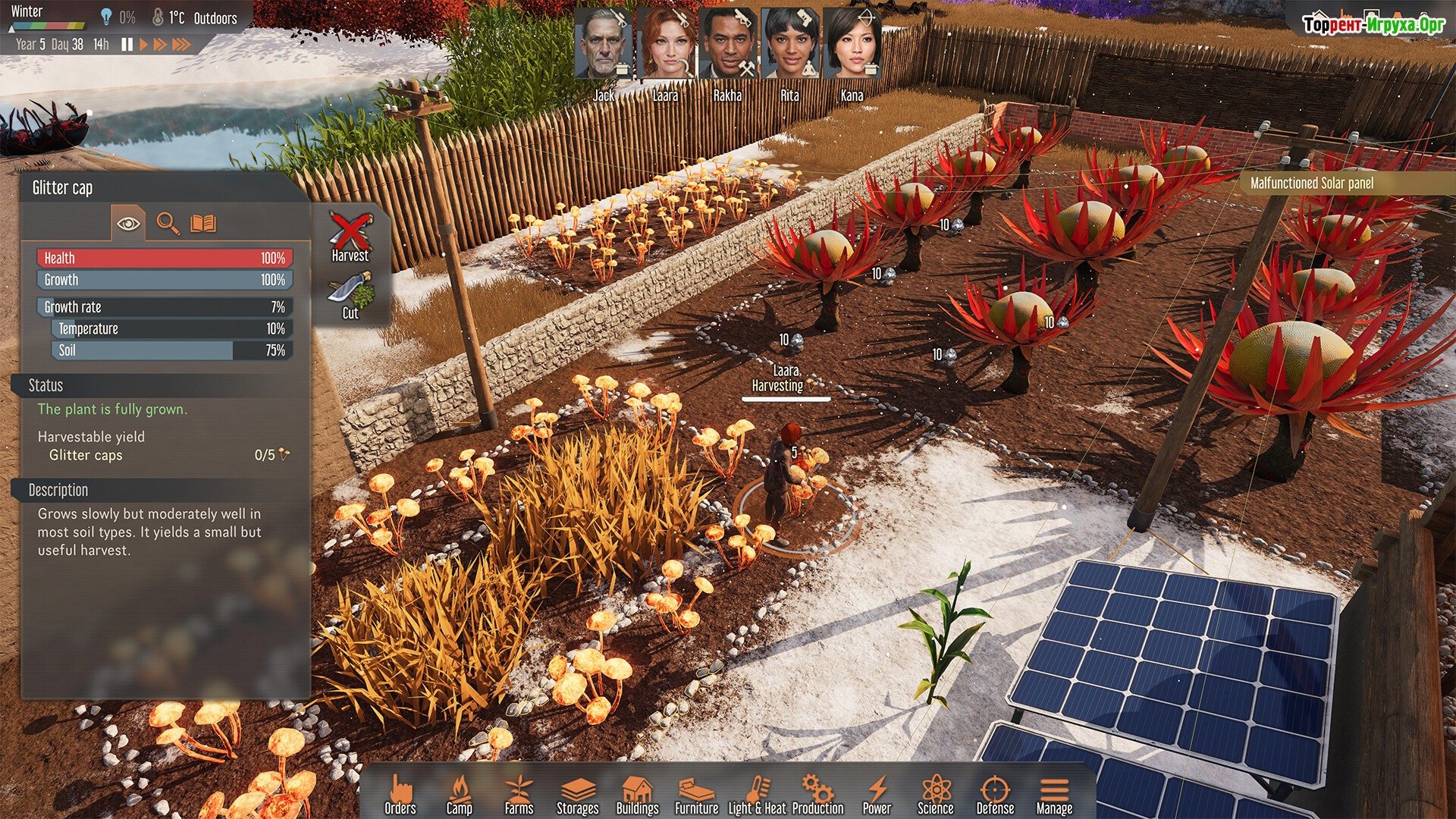Choose Light & Heat category

(757, 794)
